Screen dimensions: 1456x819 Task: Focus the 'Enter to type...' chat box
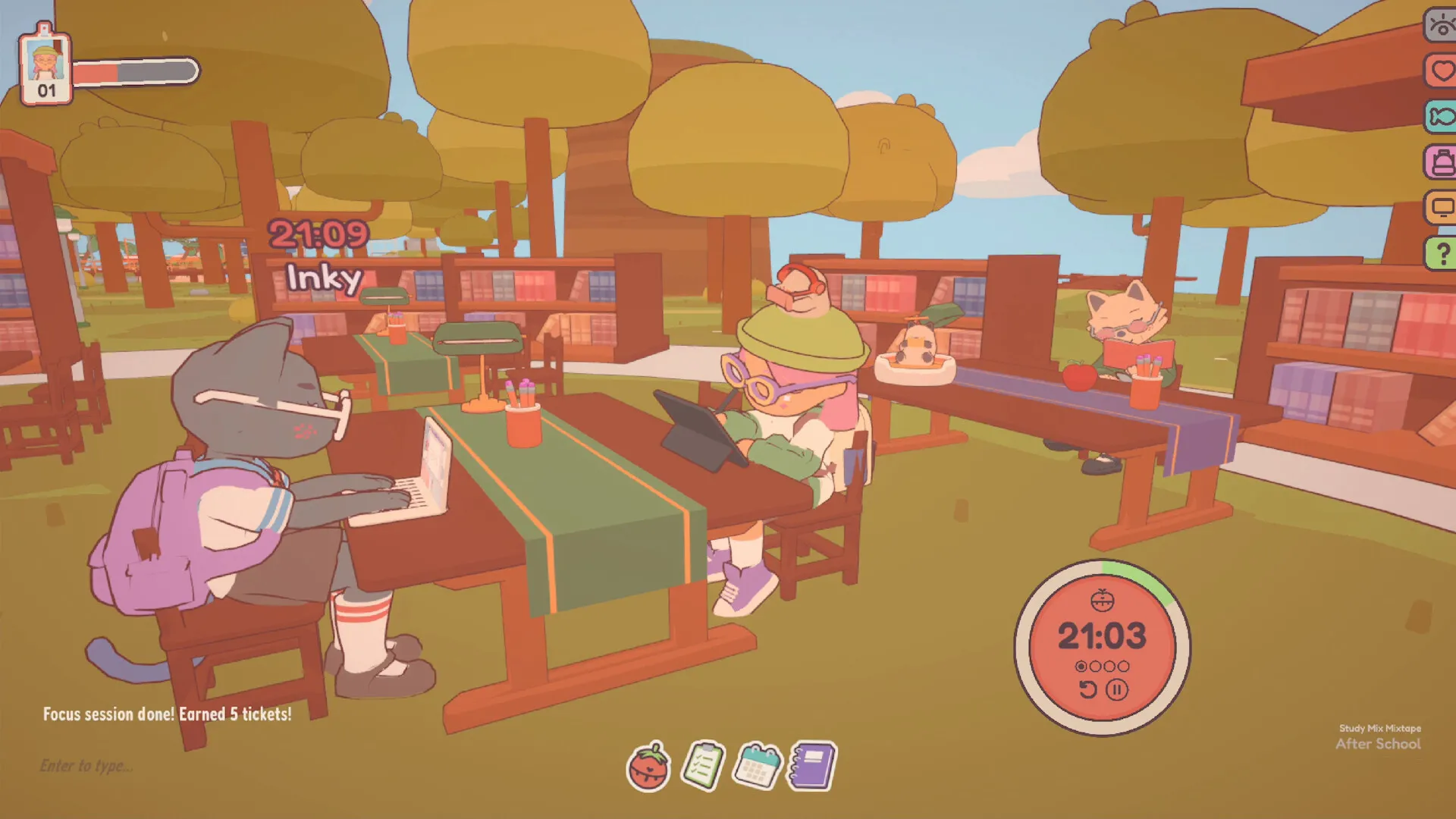[x=86, y=766]
